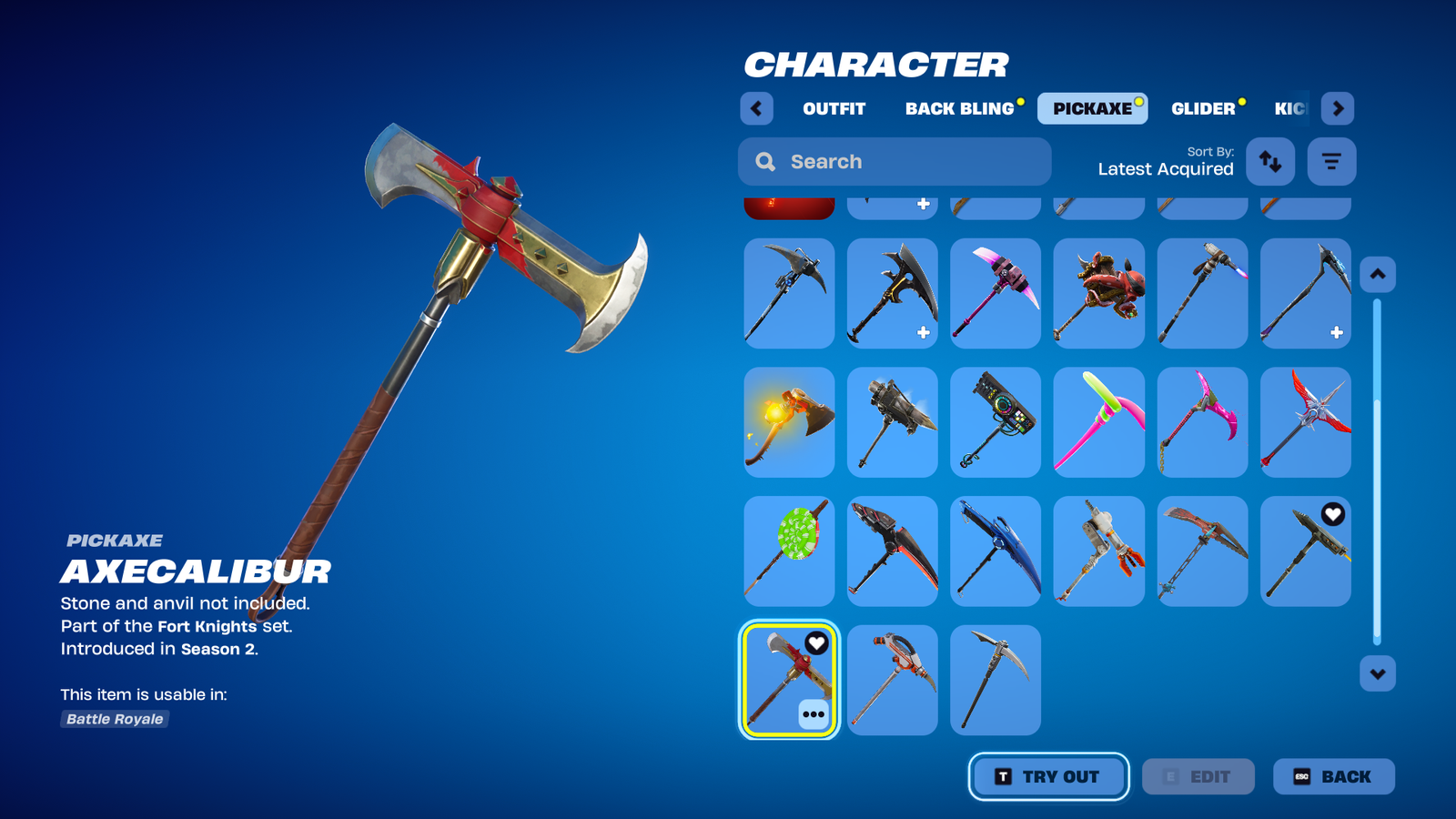Choose the glowing golden orb axe

789,422
